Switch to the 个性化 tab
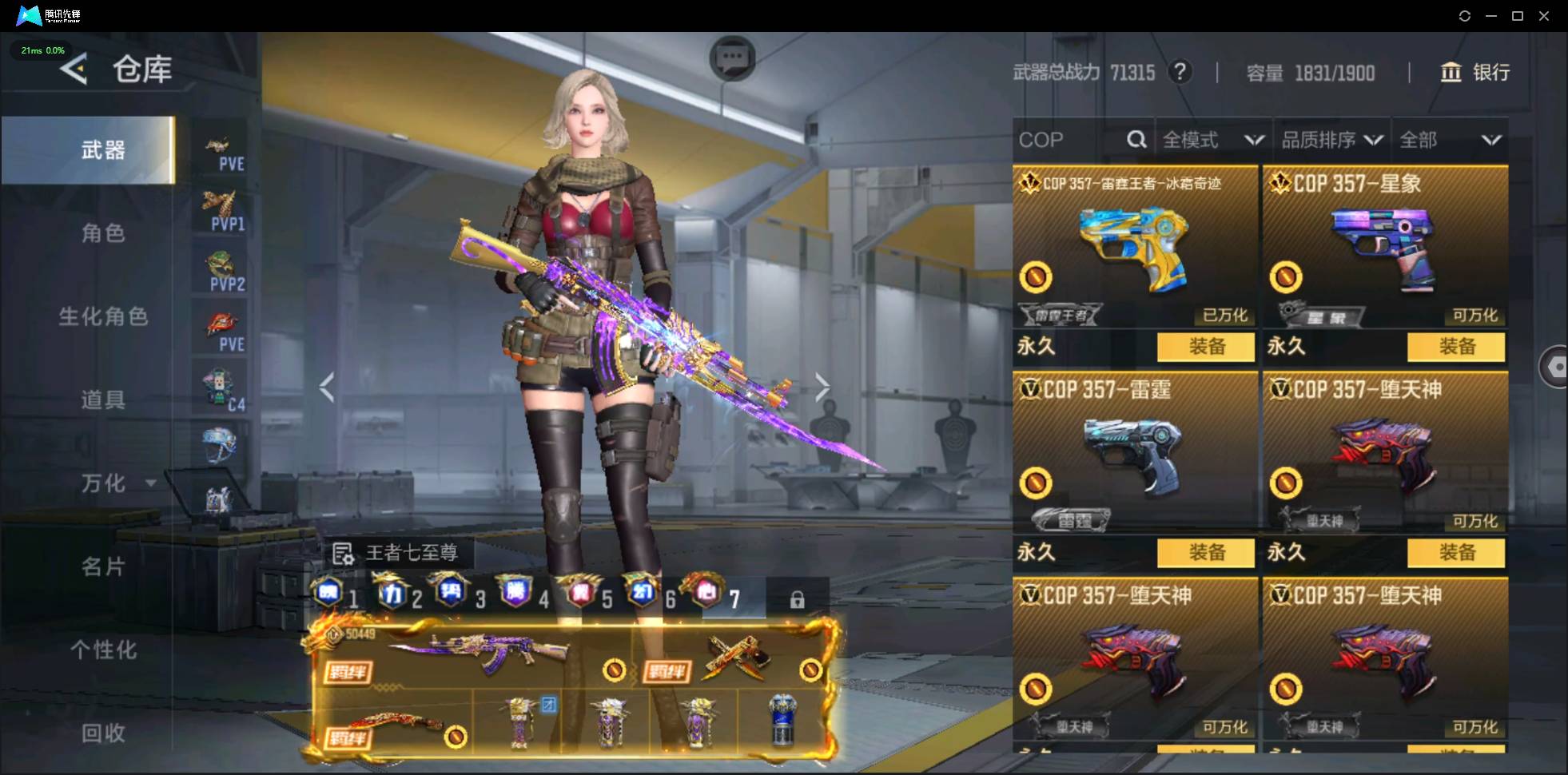 coord(103,650)
